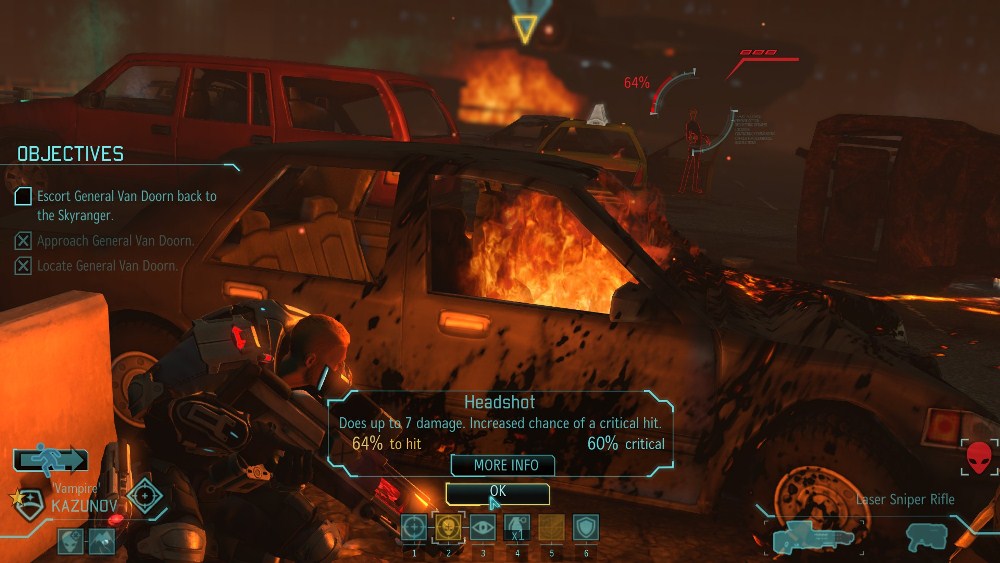1000x563 pixels.
Task: Open MORE INFO for the Headshot
Action: point(505,465)
